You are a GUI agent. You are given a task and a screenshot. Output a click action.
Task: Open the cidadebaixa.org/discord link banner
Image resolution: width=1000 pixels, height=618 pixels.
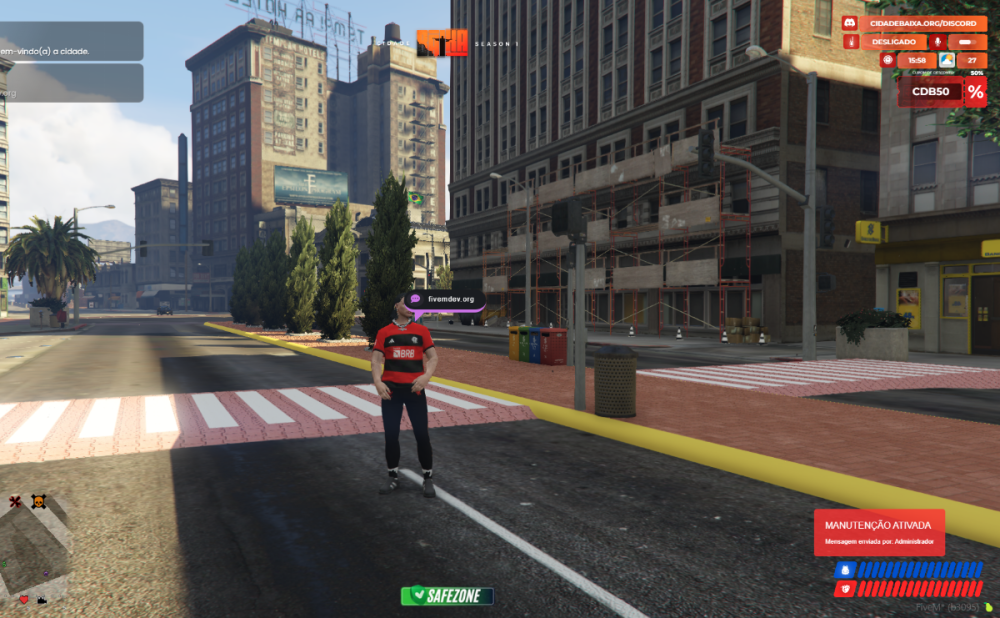pos(922,23)
